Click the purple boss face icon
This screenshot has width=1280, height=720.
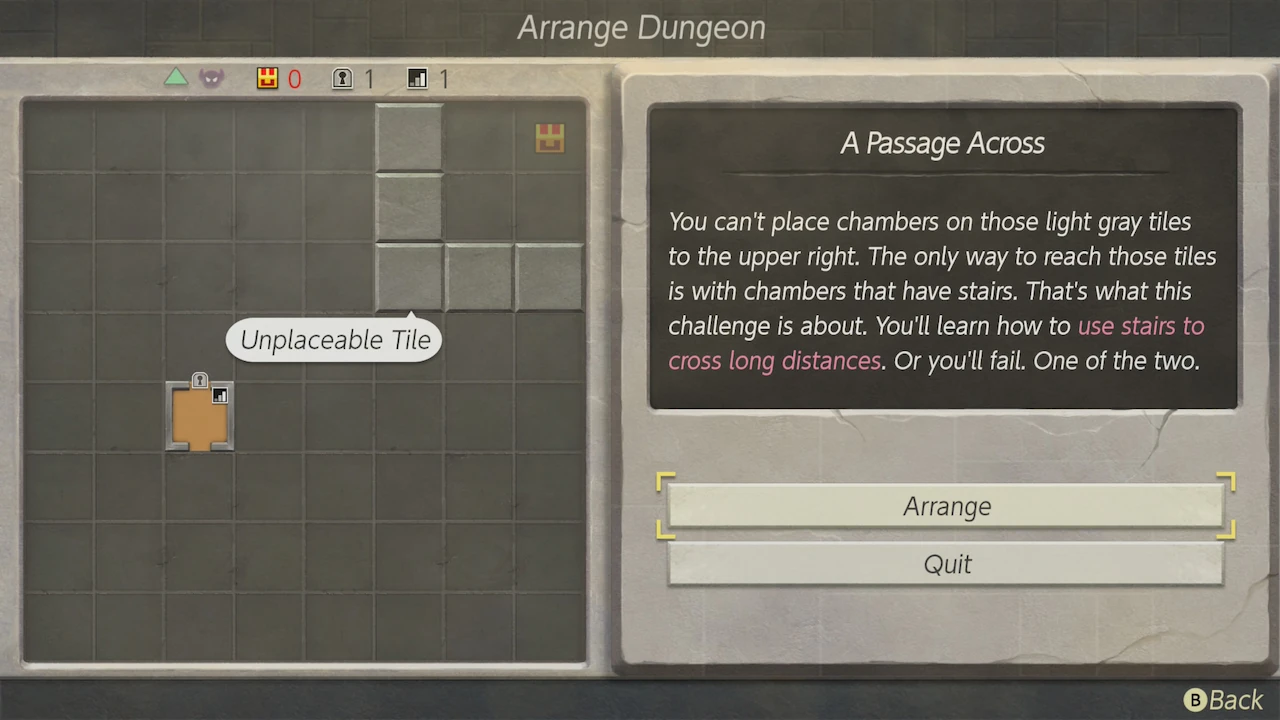tap(211, 77)
